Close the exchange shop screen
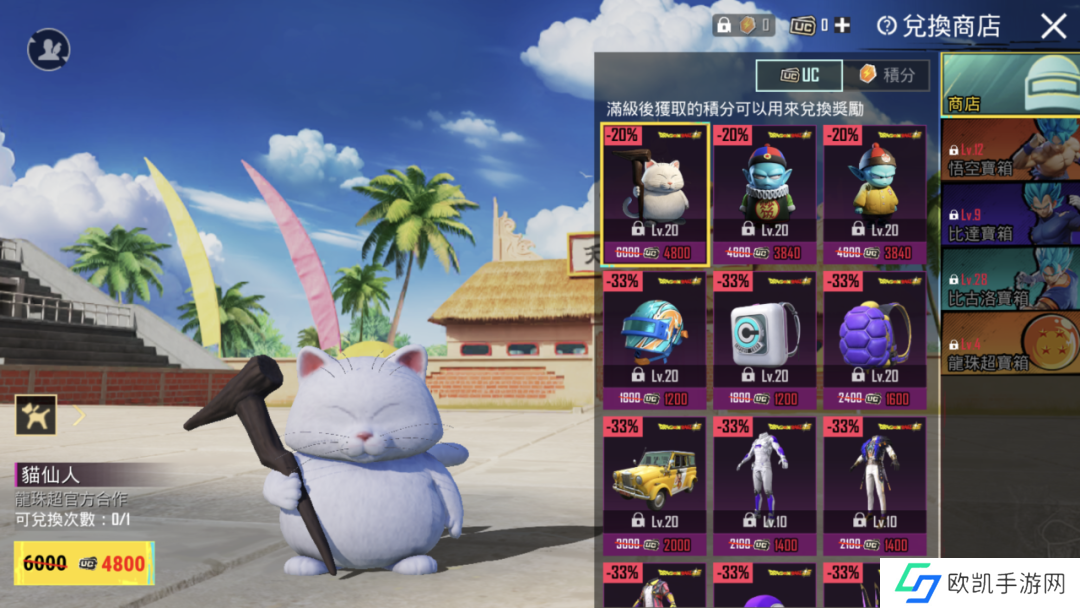This screenshot has height=608, width=1080. [1053, 26]
